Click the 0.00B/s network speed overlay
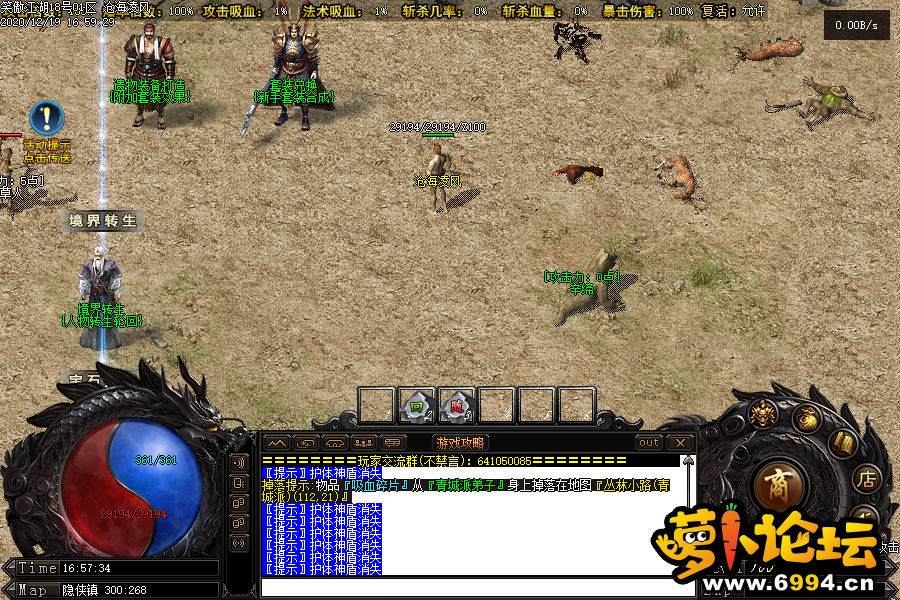Viewport: 900px width, 600px height. click(x=856, y=25)
